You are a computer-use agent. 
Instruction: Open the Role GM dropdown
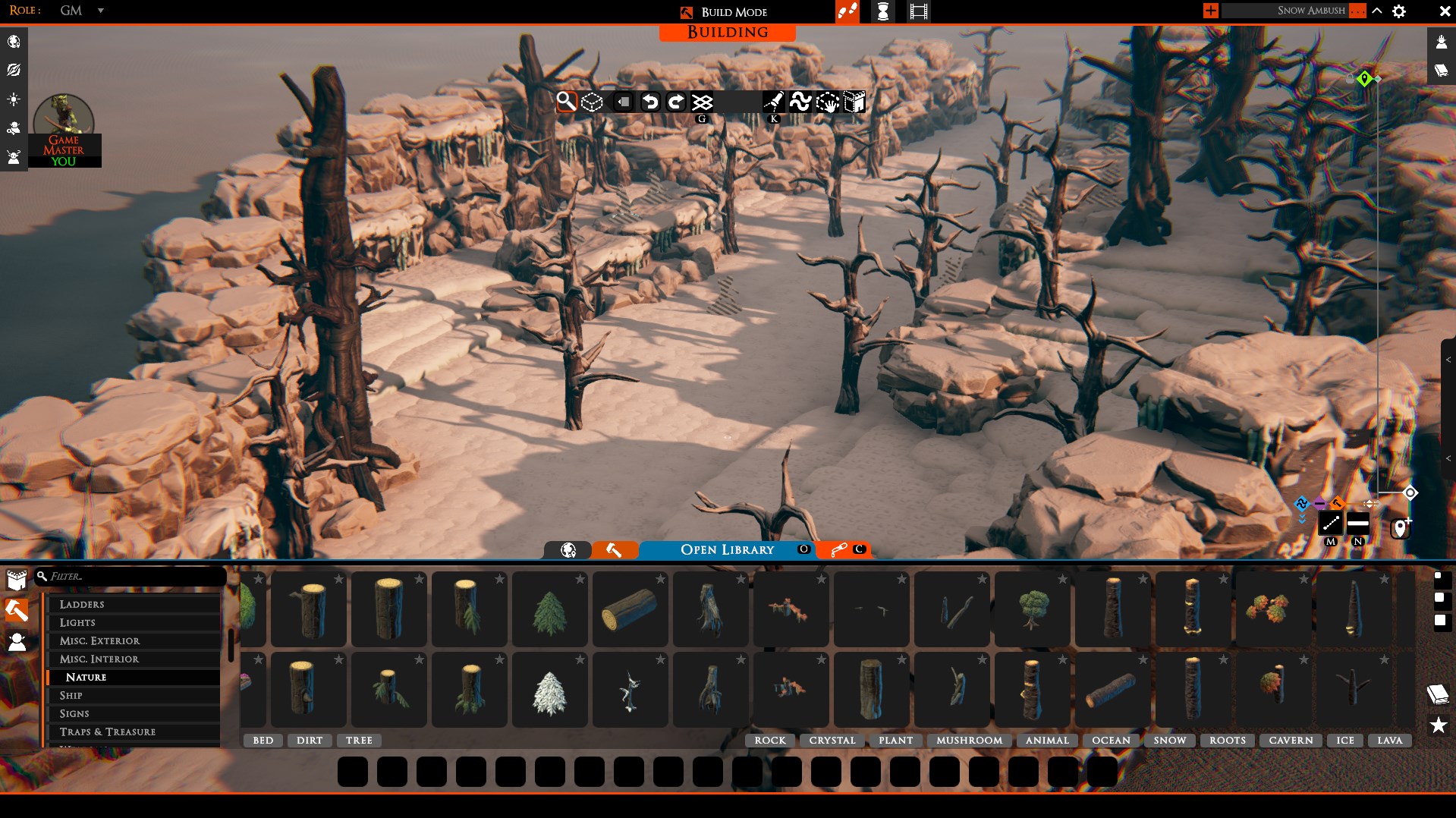100,11
